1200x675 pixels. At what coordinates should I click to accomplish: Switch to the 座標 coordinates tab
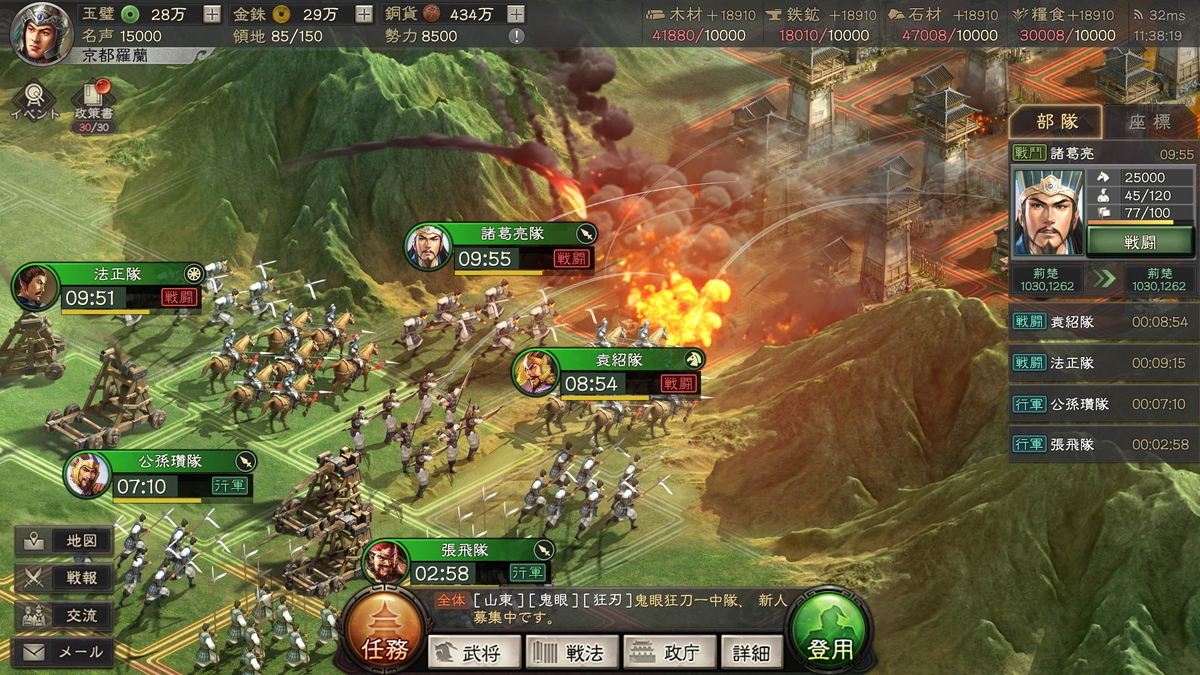tap(1149, 122)
